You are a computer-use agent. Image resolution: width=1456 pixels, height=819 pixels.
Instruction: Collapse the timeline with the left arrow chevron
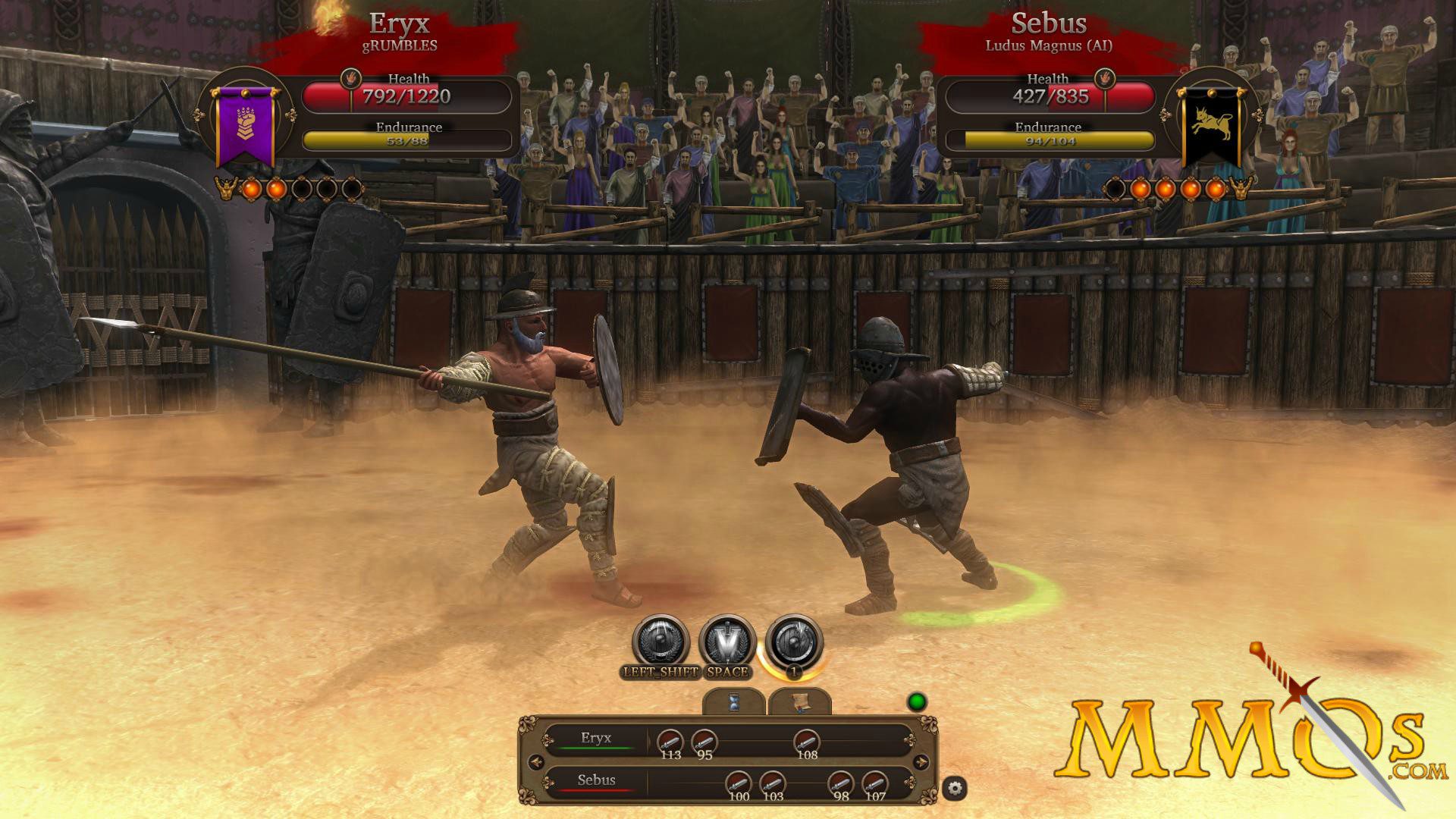point(536,761)
